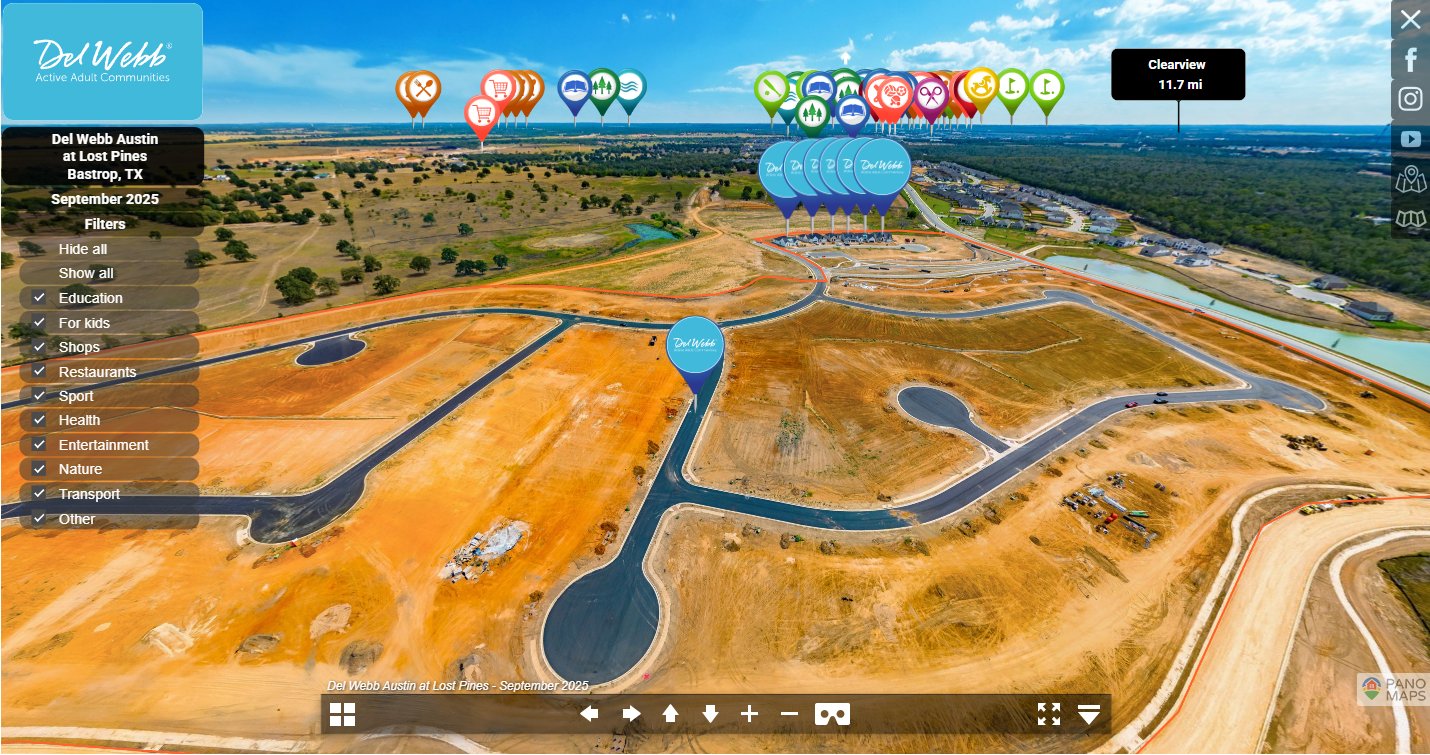
Task: Toggle the Restaurants filter checkbox
Action: [39, 372]
